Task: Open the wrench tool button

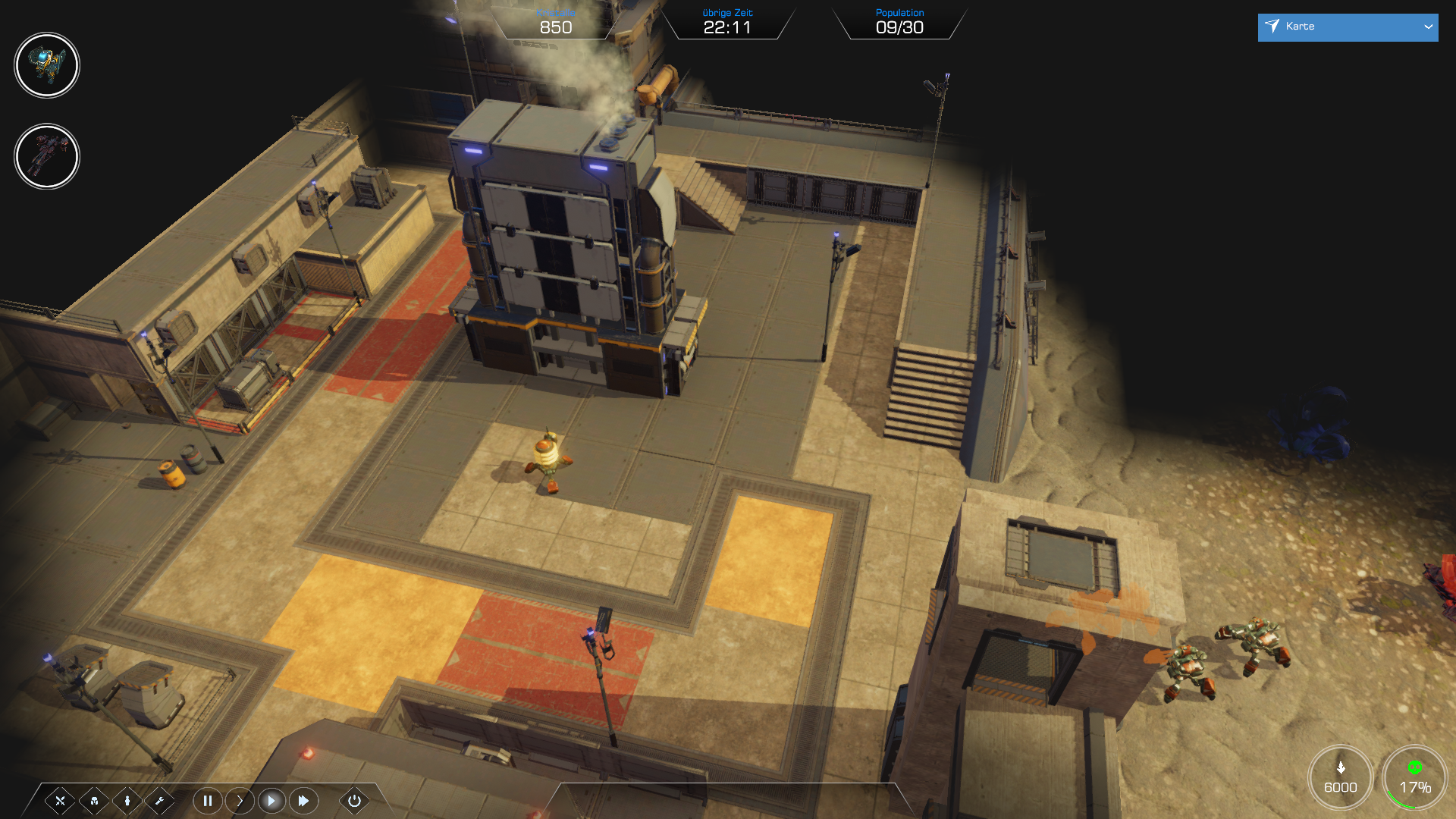Action: pos(160,801)
